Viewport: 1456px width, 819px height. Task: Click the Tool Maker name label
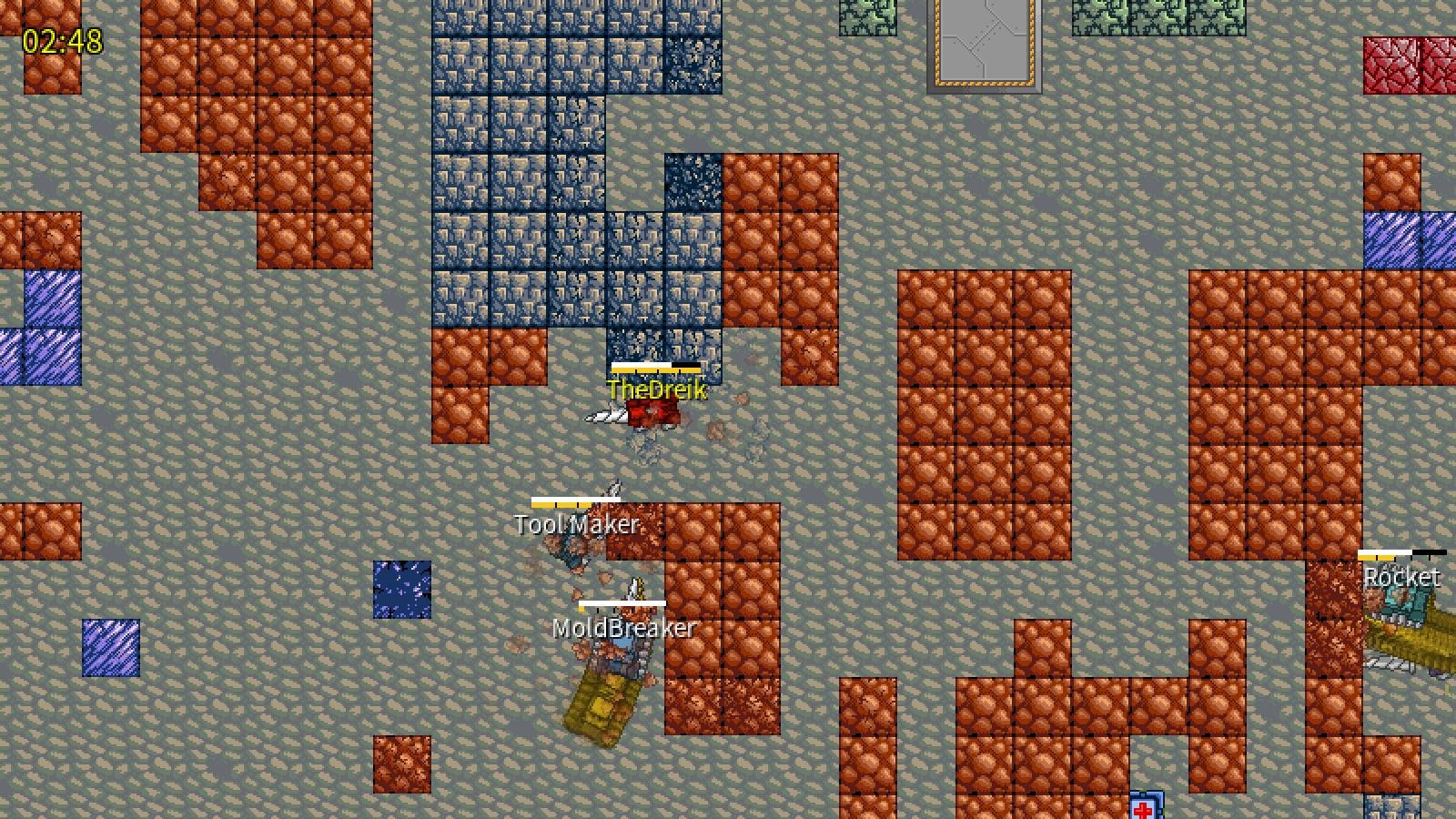(577, 523)
